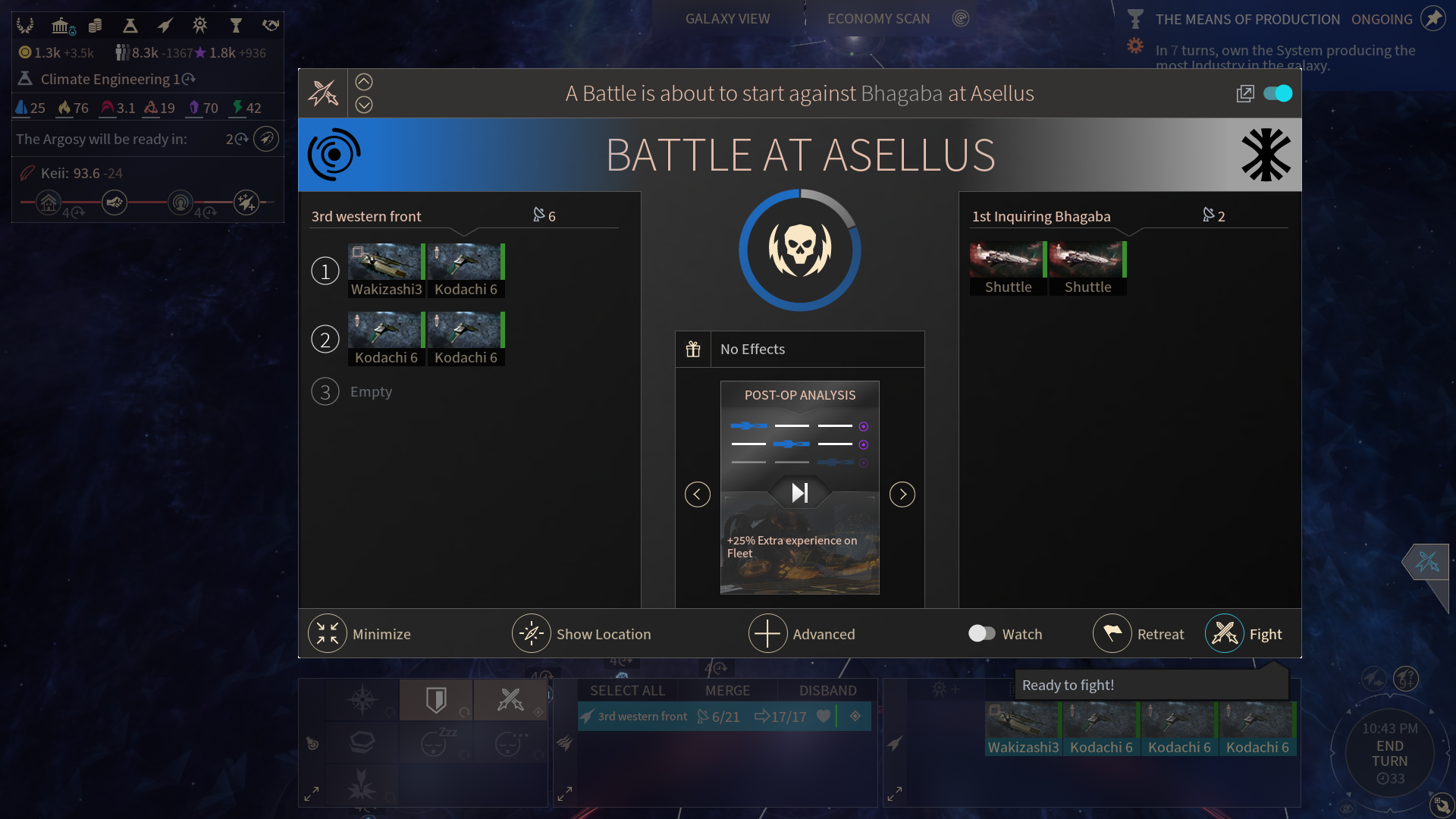Open the Economy Scan
Viewport: 1456px width, 819px height.
[x=878, y=19]
